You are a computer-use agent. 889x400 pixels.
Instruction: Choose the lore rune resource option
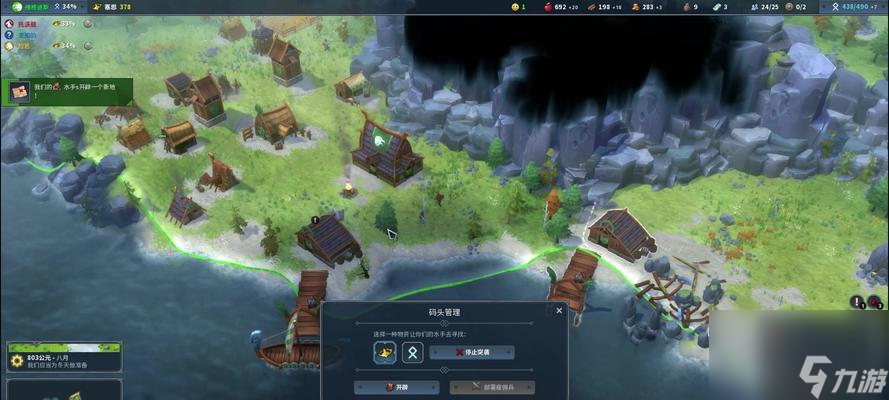pos(412,352)
